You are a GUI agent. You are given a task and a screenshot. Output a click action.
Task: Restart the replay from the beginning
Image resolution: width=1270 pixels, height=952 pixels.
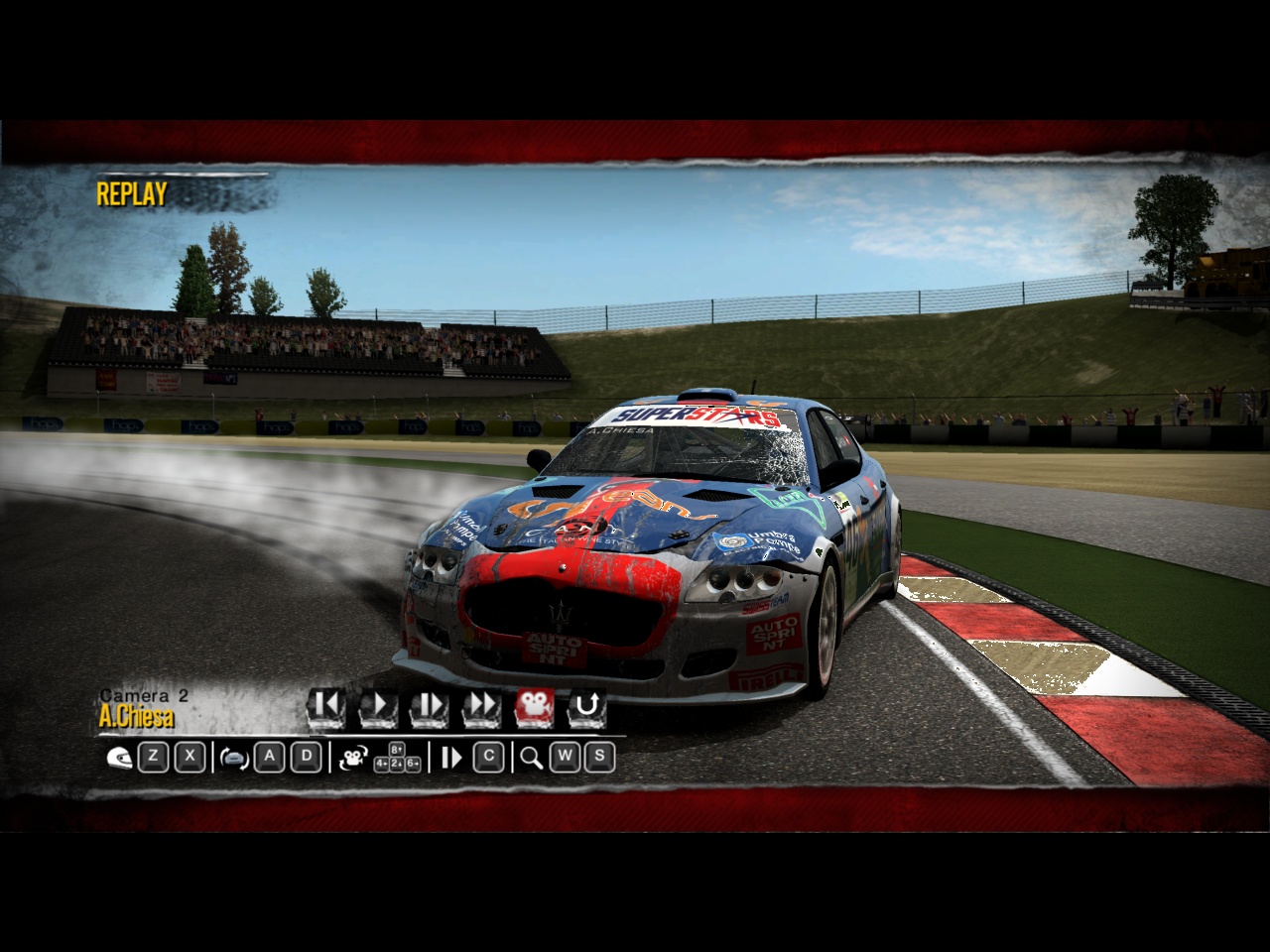point(325,706)
